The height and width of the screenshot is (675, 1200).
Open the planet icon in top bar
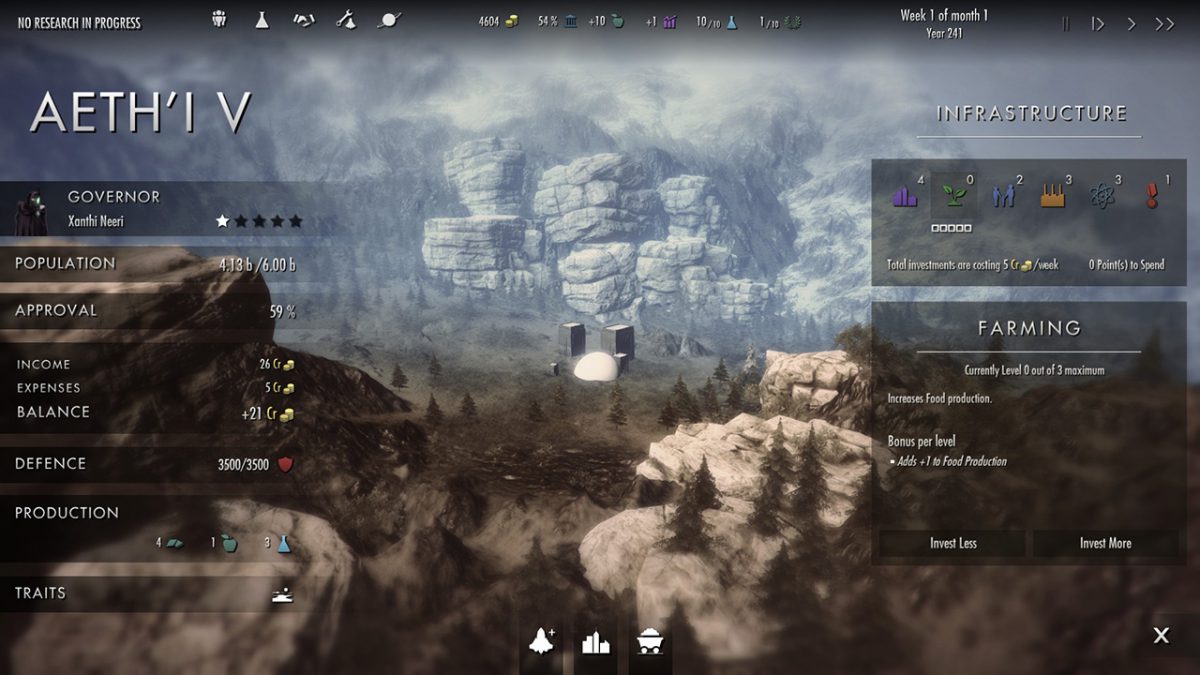pos(388,20)
